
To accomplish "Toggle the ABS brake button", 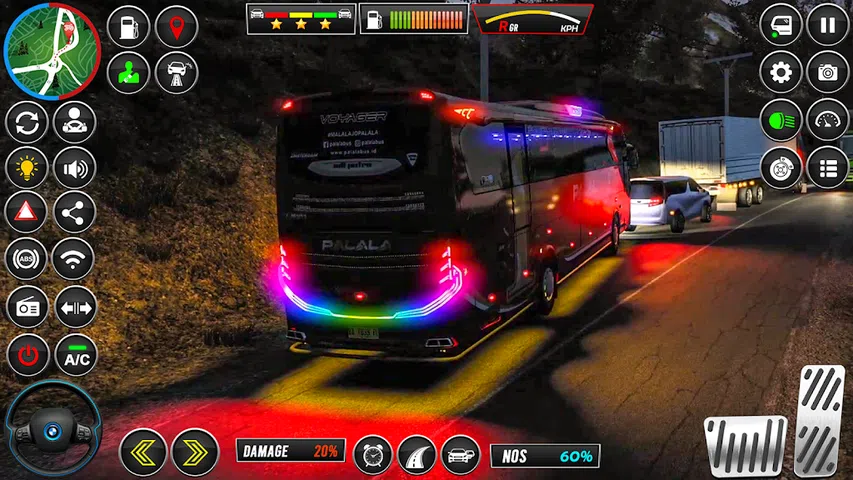I will click(x=27, y=259).
